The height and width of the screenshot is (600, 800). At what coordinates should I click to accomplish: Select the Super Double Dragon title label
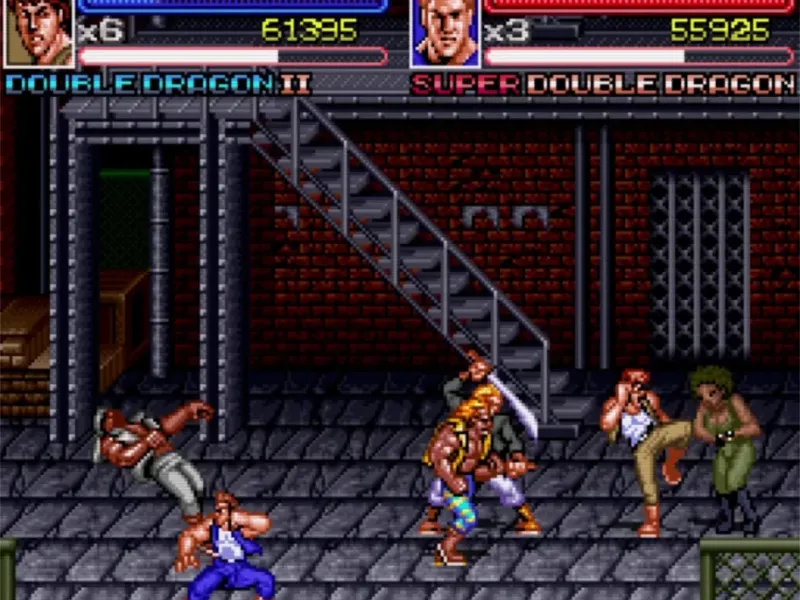coord(603,83)
